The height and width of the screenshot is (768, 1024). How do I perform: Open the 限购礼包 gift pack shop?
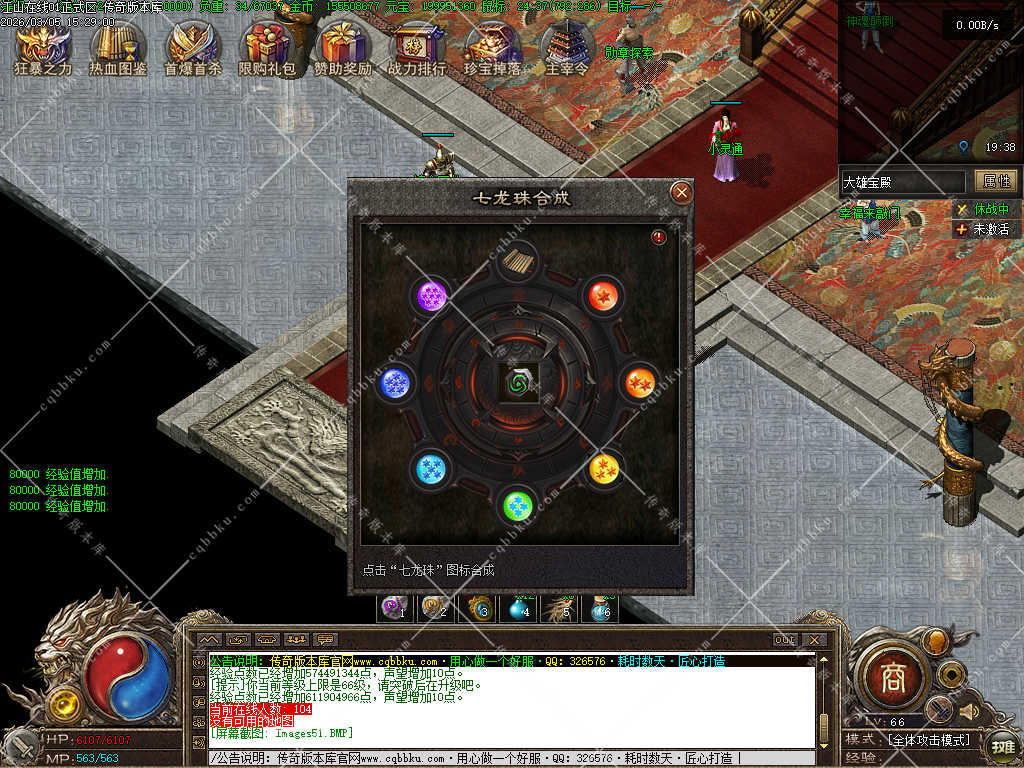tap(267, 48)
